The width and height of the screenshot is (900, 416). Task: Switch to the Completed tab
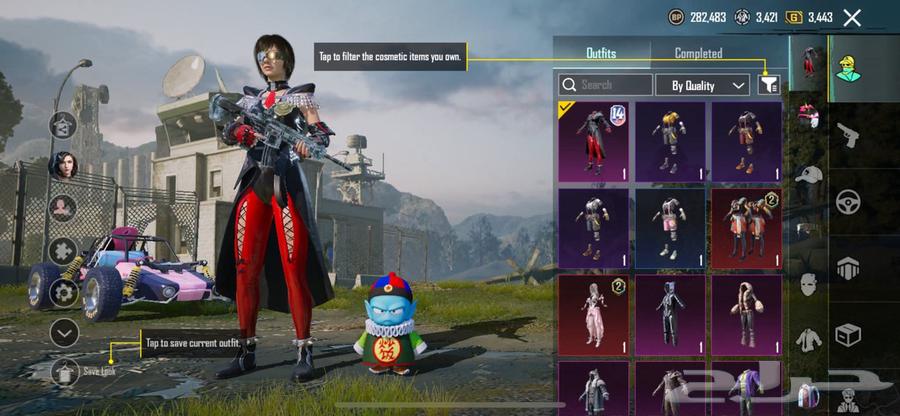click(698, 53)
